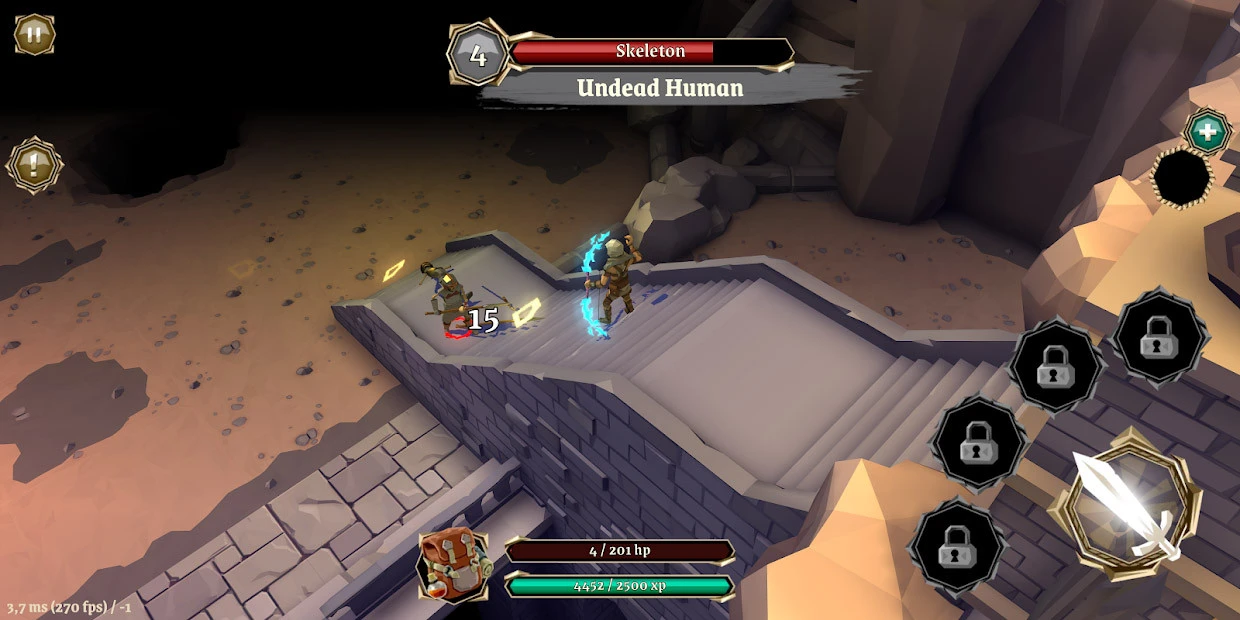Open the exclamation mark quest icon
This screenshot has width=1240, height=620.
point(34,165)
